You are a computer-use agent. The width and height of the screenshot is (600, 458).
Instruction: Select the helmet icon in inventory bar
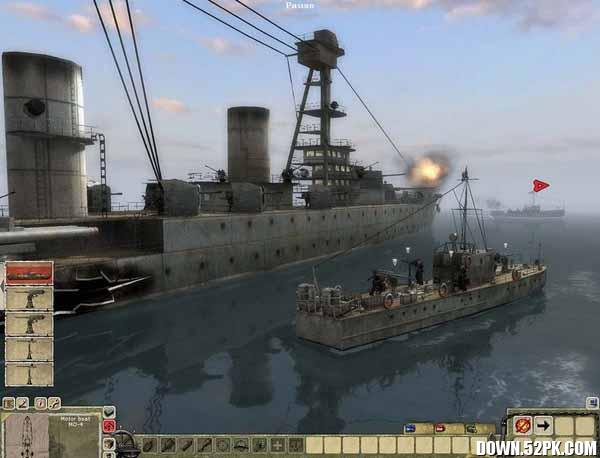tap(240, 445)
